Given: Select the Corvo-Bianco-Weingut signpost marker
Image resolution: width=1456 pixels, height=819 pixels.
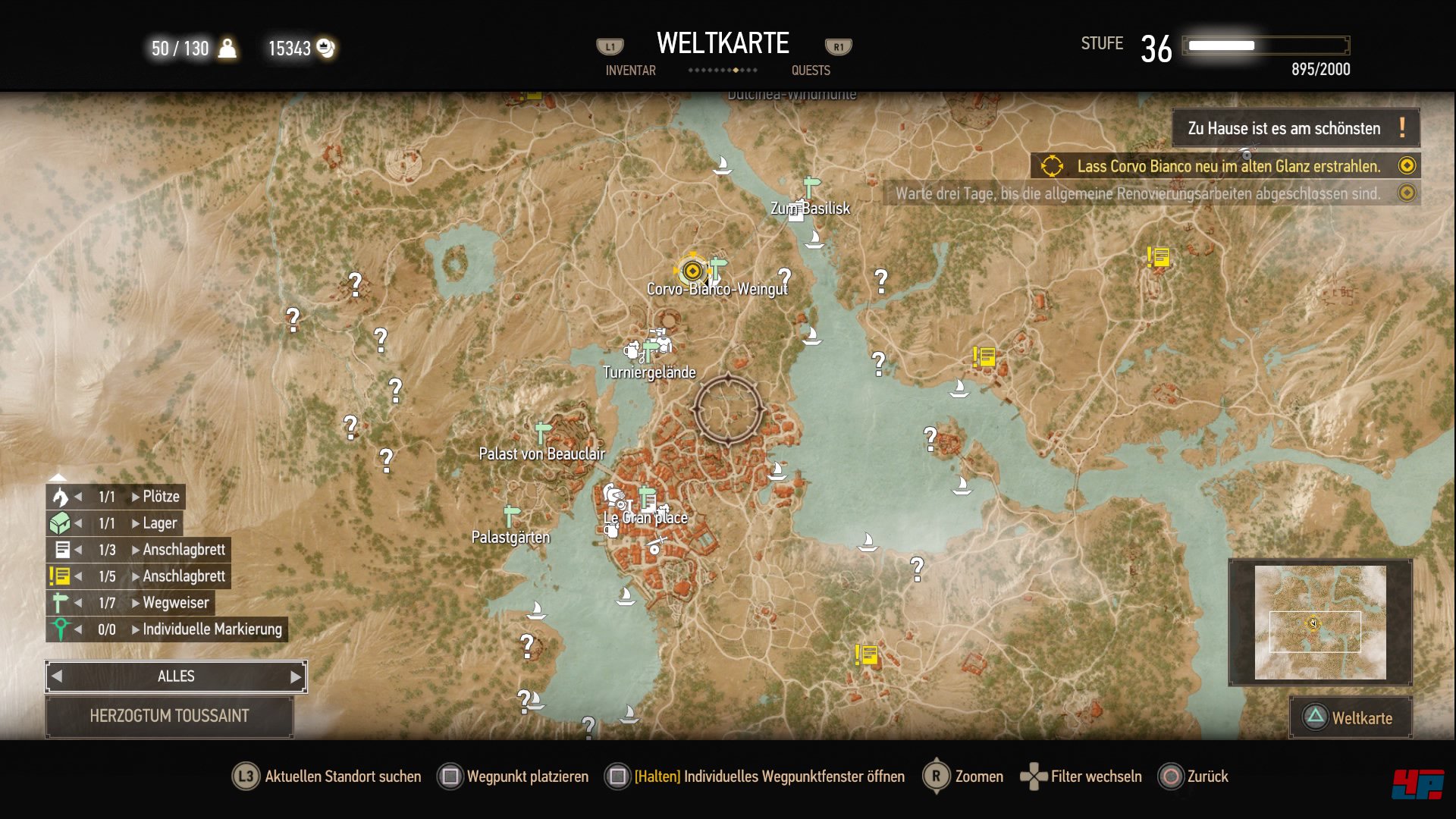Looking at the screenshot, I should (x=717, y=267).
